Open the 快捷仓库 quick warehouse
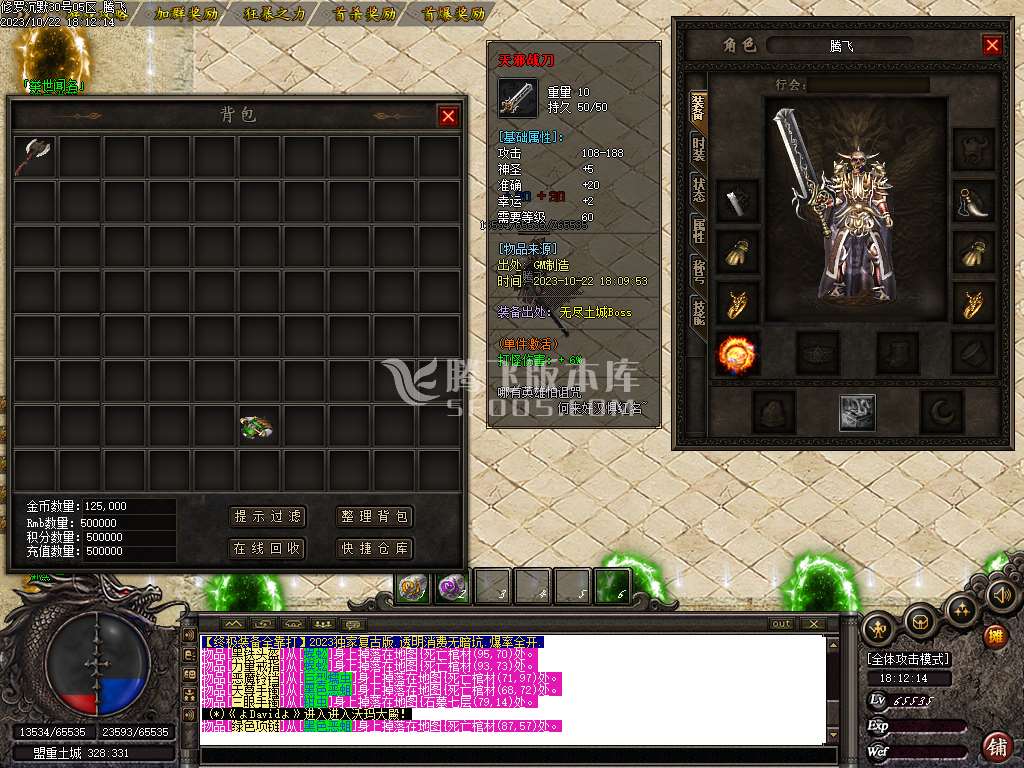Viewport: 1024px width, 768px height. pos(375,549)
